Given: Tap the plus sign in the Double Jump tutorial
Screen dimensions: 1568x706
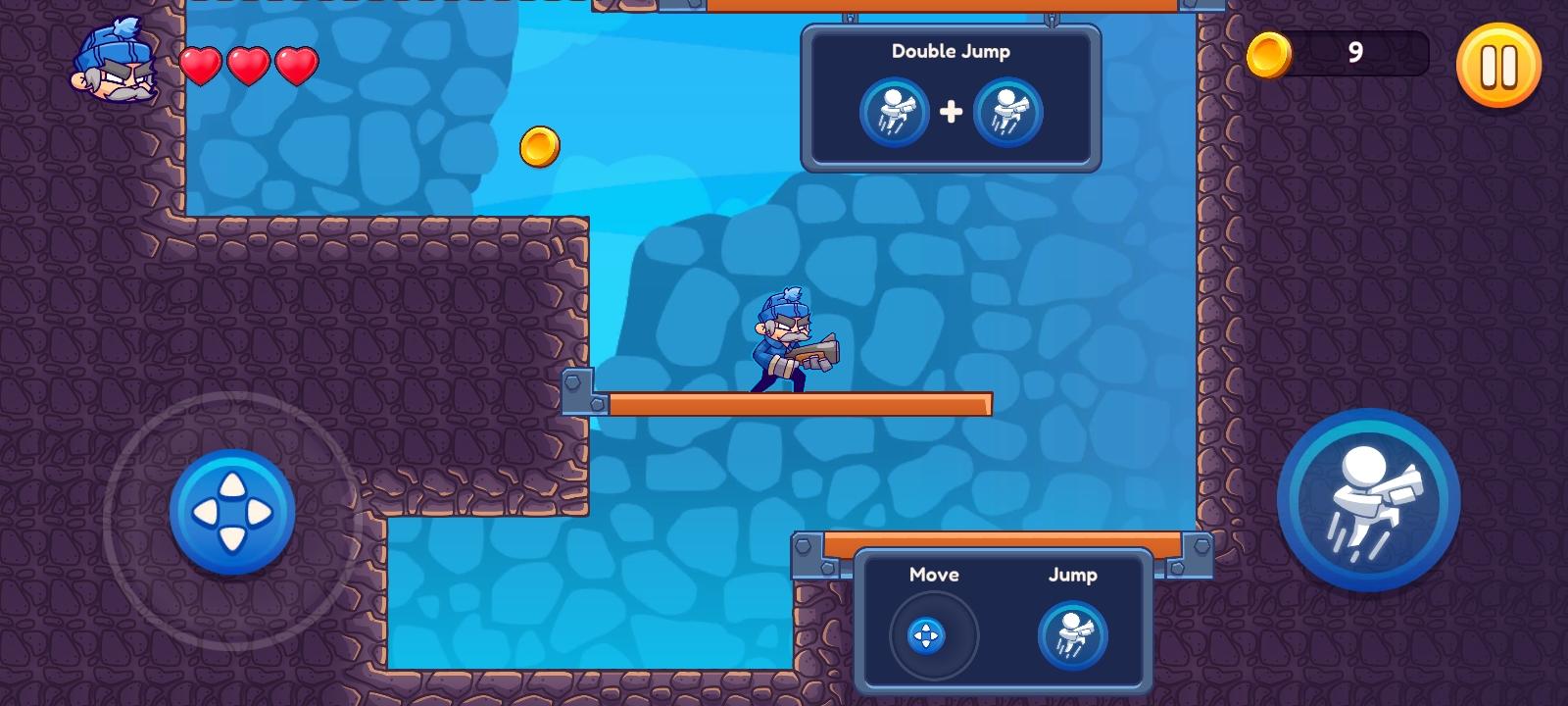Looking at the screenshot, I should 951,112.
